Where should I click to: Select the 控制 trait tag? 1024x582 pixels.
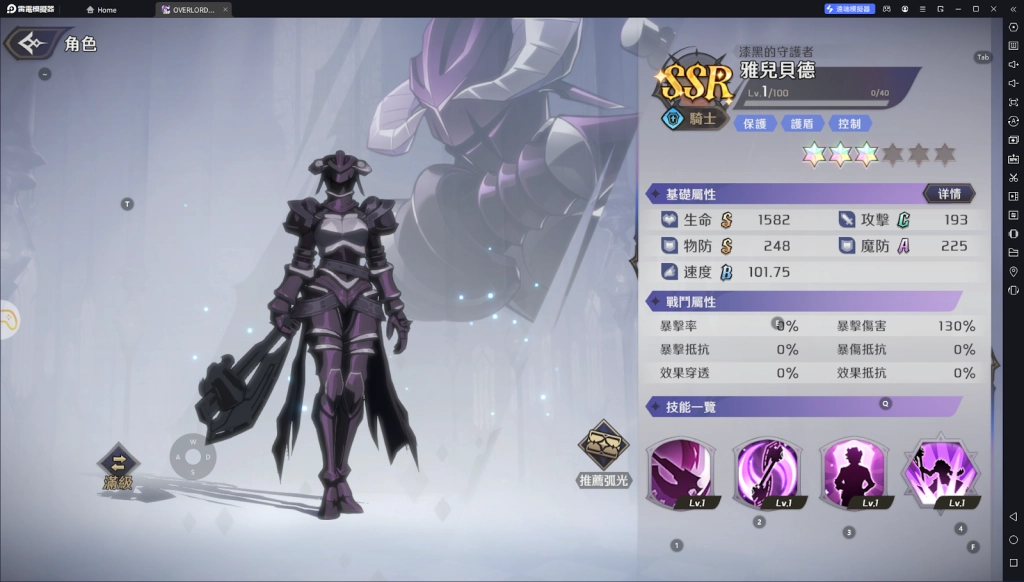tap(850, 124)
